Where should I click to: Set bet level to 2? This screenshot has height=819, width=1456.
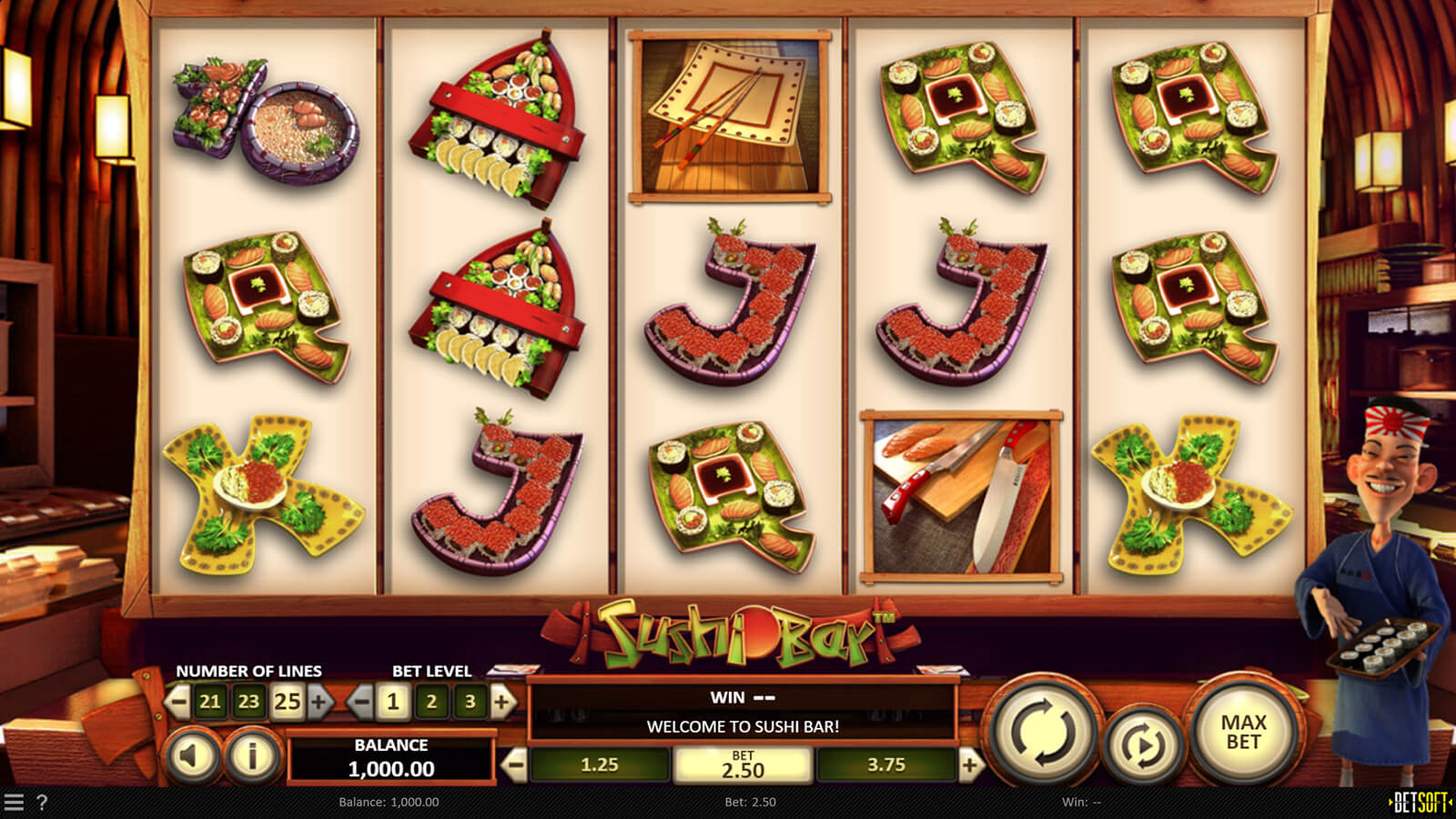[x=431, y=702]
